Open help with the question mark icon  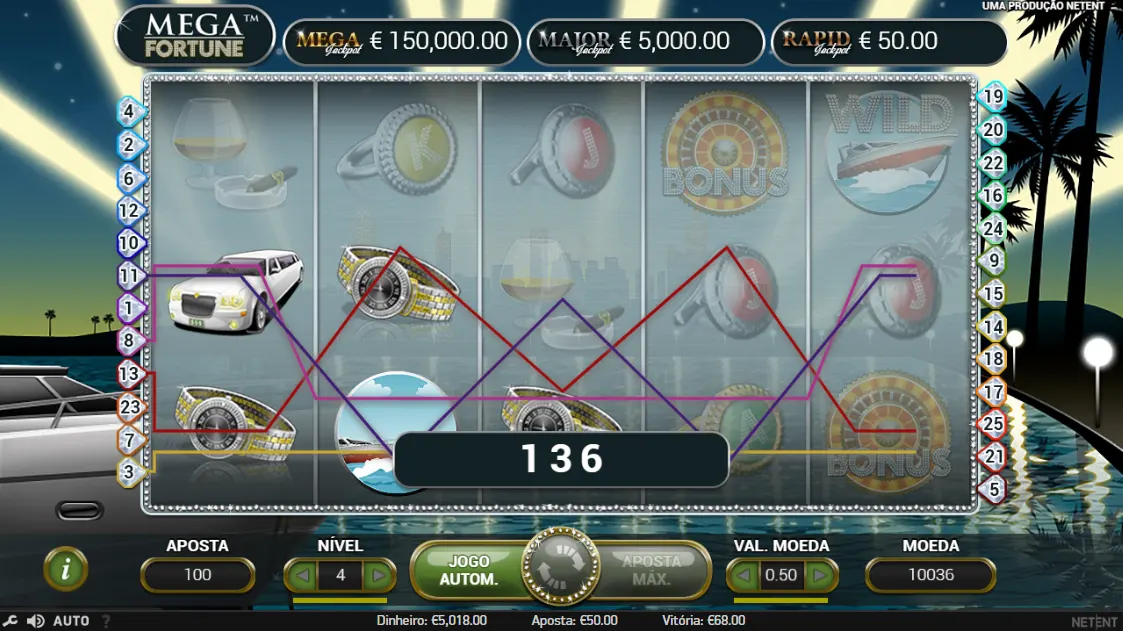coord(105,621)
